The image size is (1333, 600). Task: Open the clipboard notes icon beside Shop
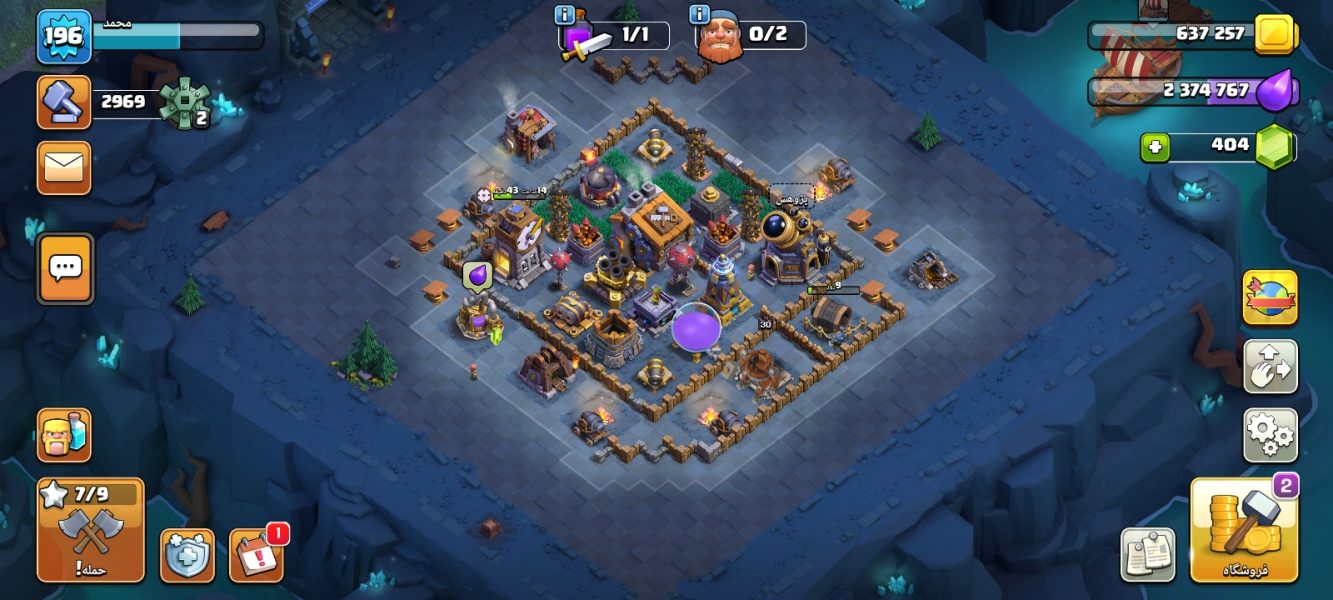click(x=1148, y=555)
